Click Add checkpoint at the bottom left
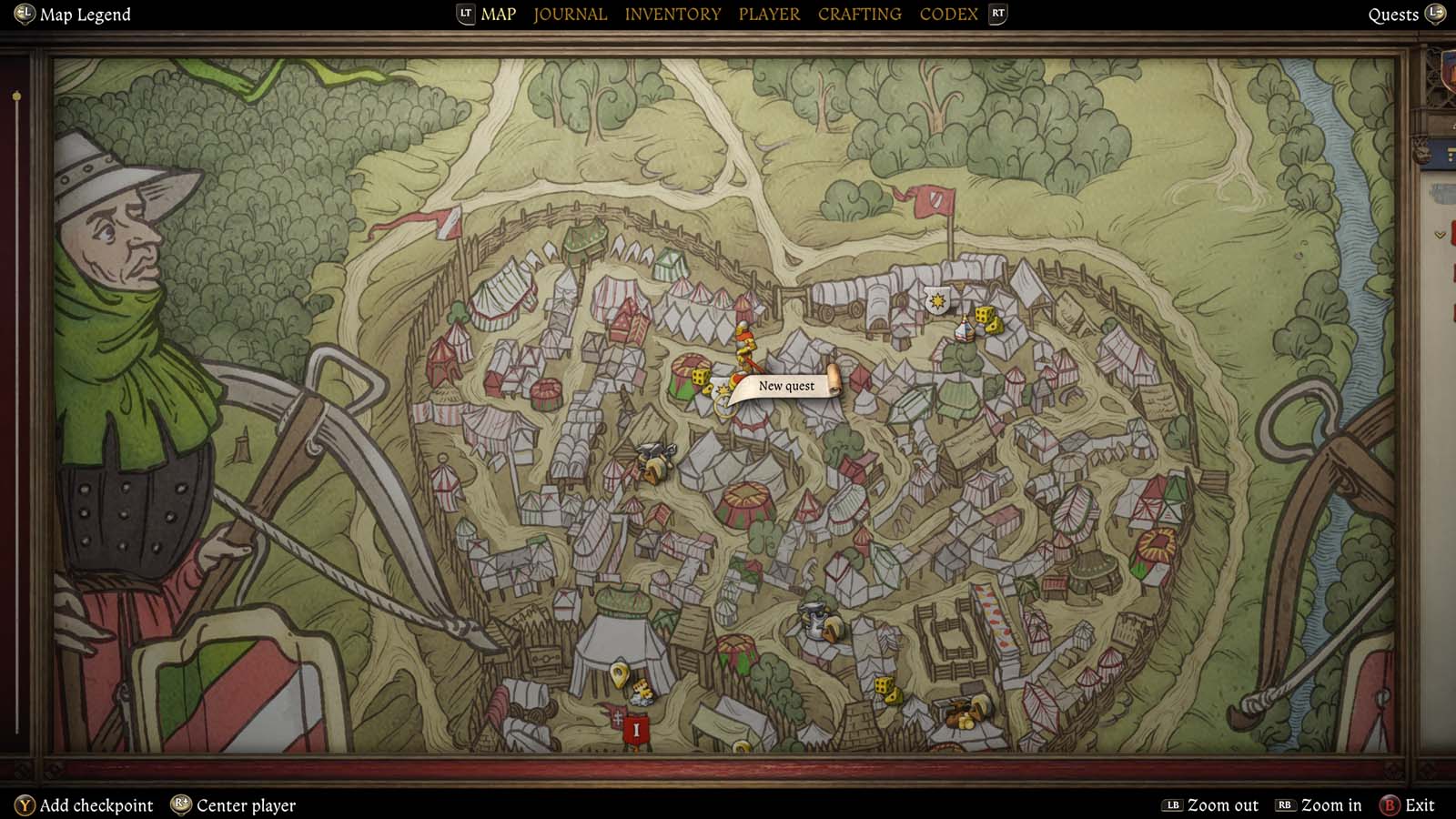The width and height of the screenshot is (1456, 819). [x=100, y=805]
